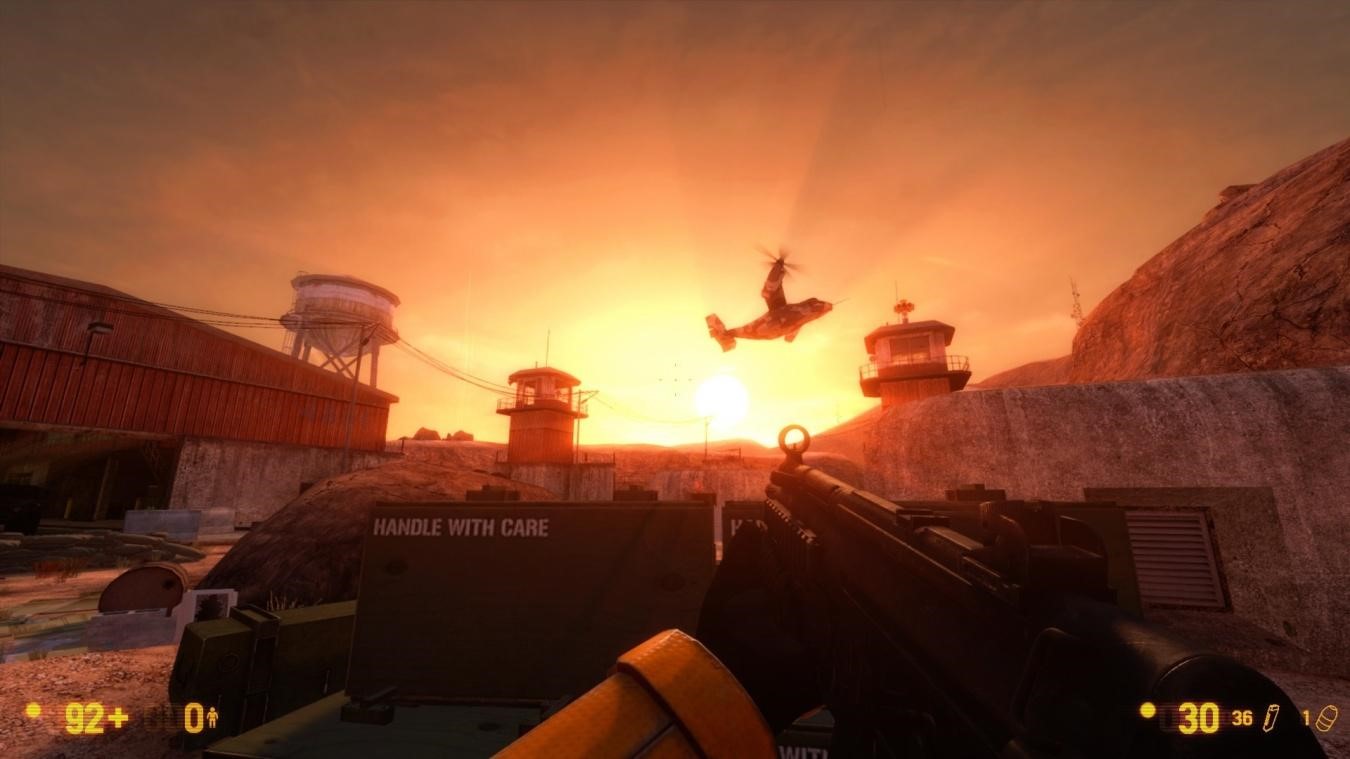This screenshot has width=1350, height=759.
Task: Click the round health indicator dot
Action: tap(34, 710)
